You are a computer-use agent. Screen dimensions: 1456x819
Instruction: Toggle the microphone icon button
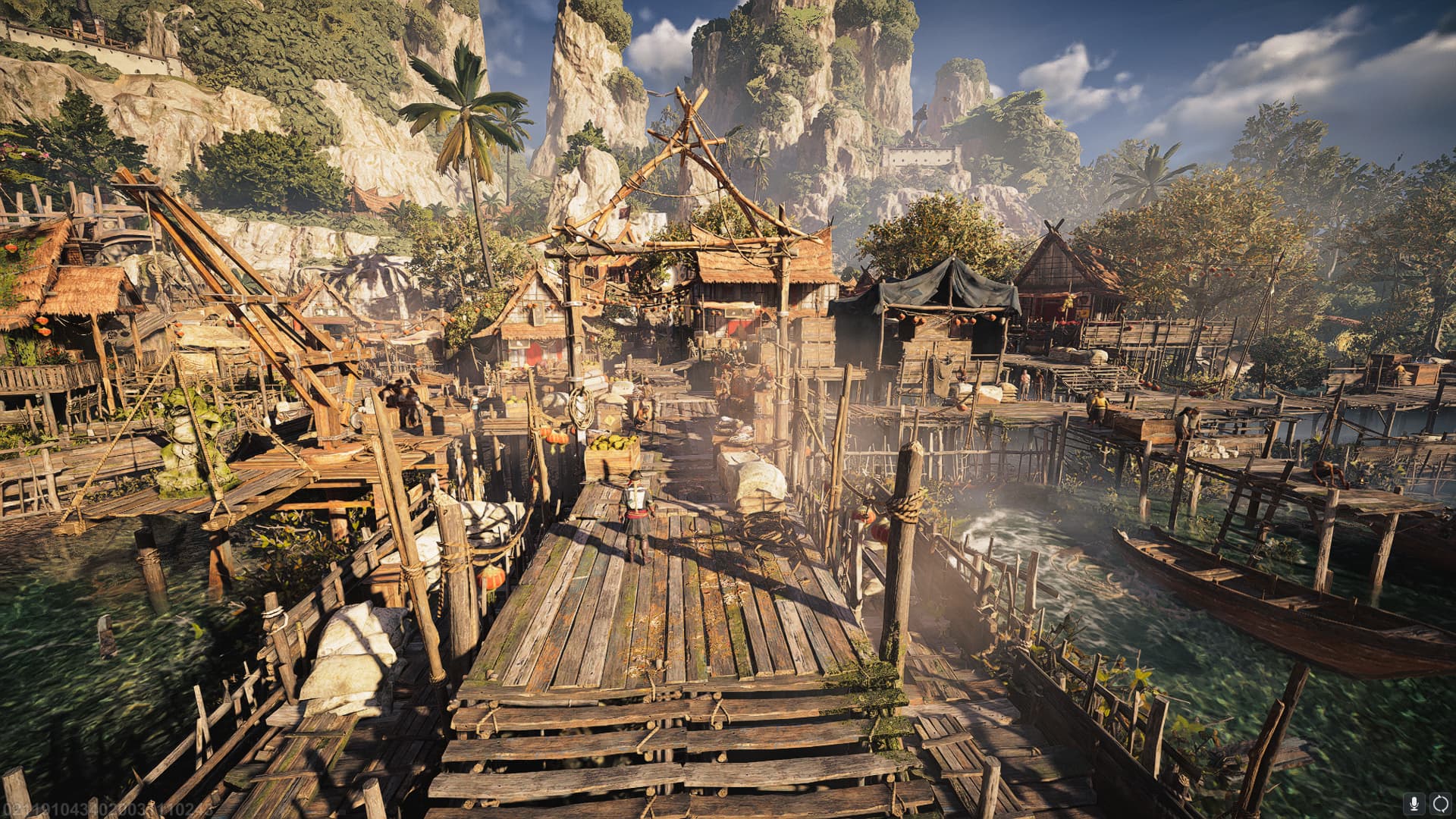(1414, 803)
